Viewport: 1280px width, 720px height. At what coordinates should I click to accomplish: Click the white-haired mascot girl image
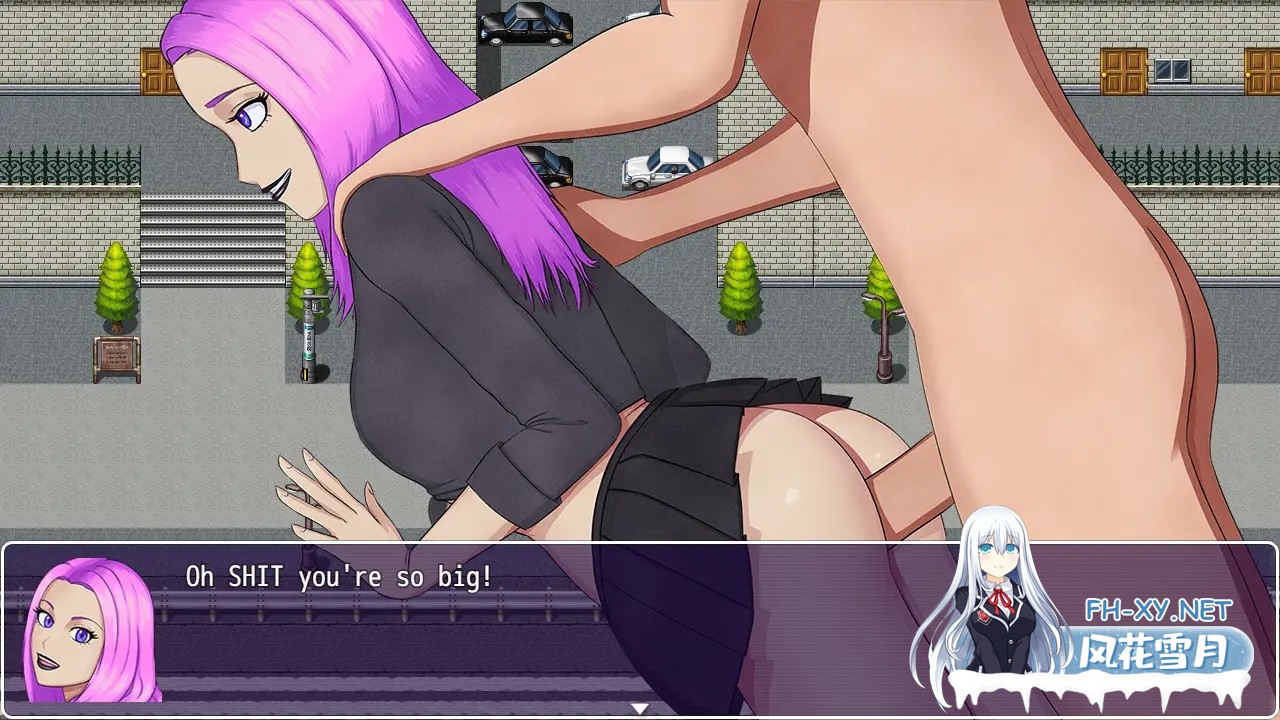pyautogui.click(x=1000, y=610)
